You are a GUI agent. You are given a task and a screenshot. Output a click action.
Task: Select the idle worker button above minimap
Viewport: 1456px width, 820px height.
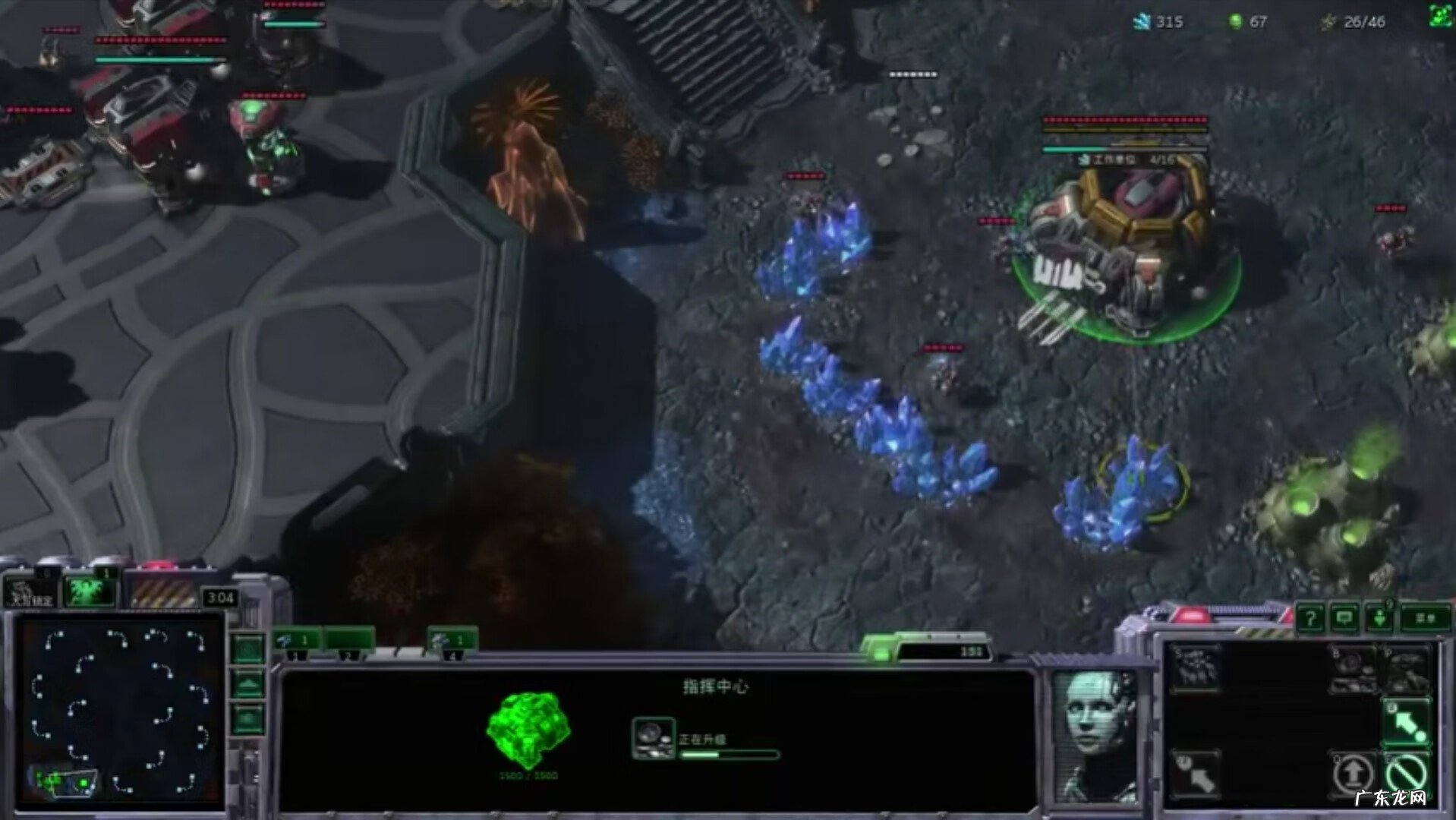[30, 592]
